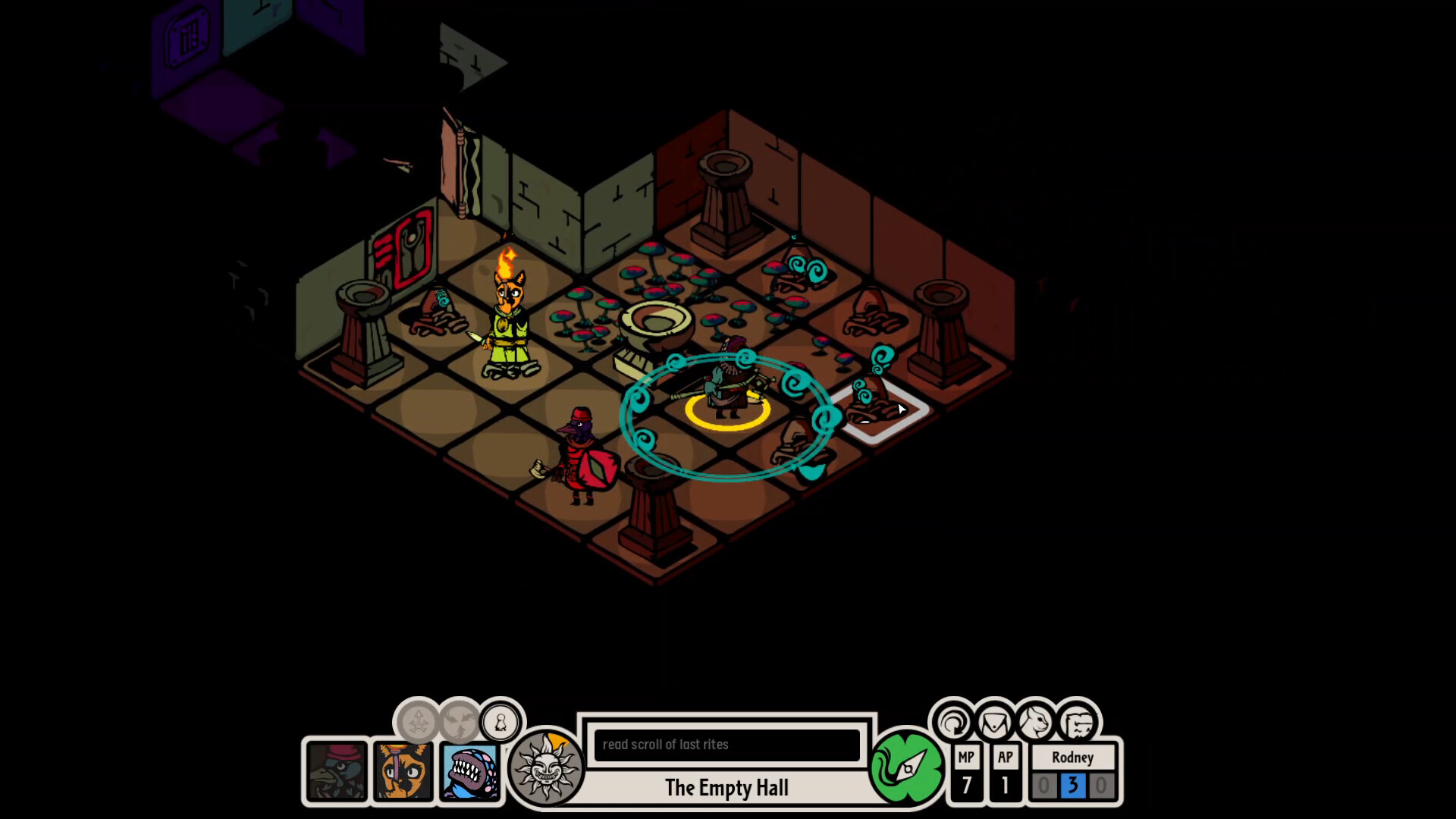Select the pawn figure action icon
This screenshot has width=1456, height=819.
coord(499,723)
